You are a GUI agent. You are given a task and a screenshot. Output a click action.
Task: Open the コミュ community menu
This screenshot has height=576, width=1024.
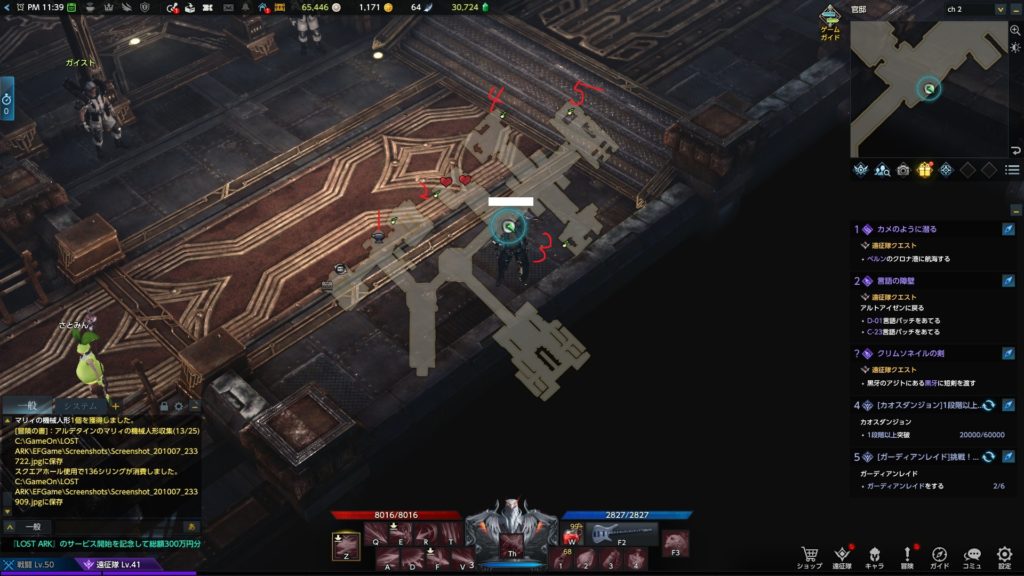(x=972, y=555)
